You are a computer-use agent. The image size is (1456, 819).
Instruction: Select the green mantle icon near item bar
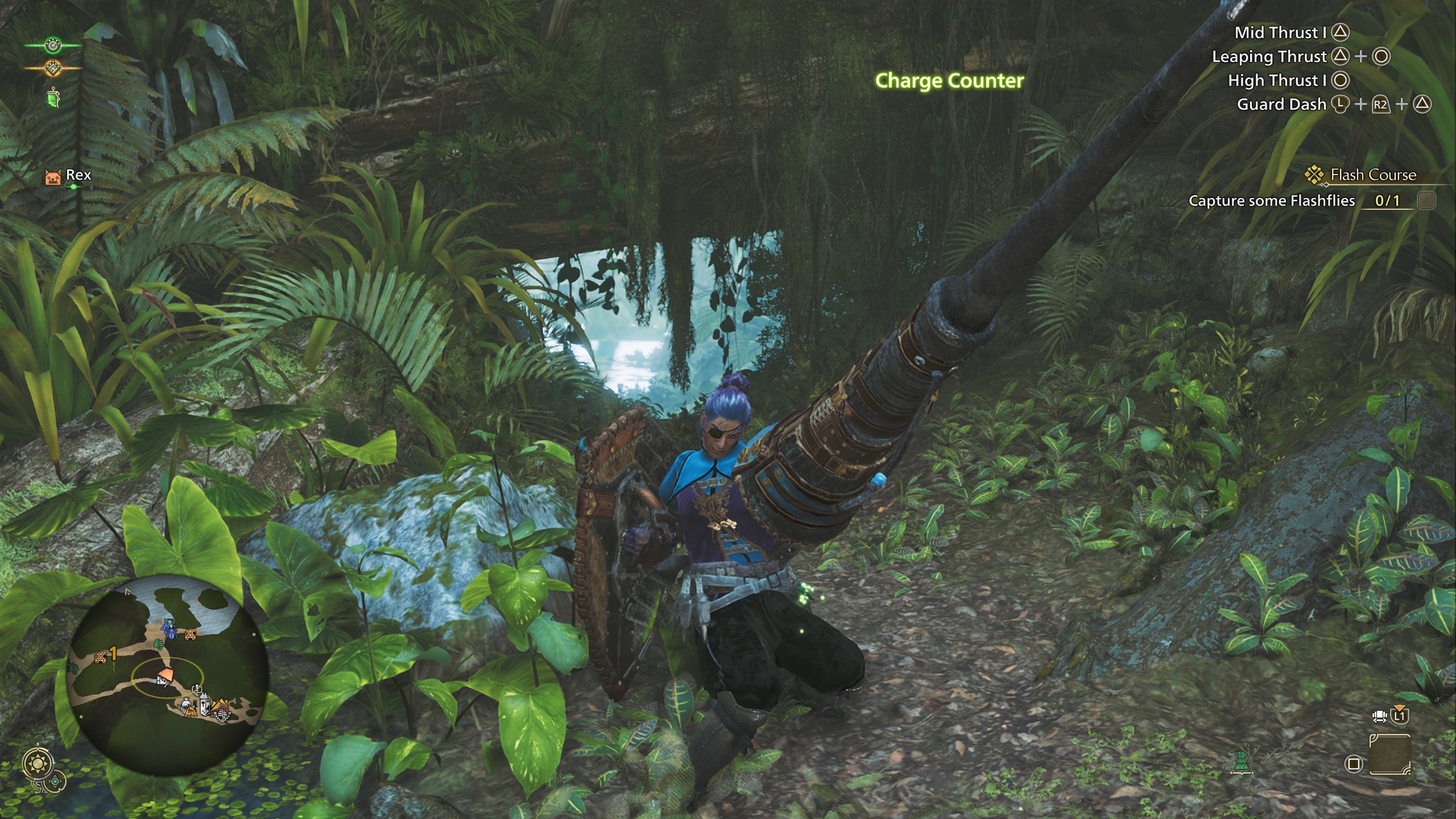(x=1242, y=762)
